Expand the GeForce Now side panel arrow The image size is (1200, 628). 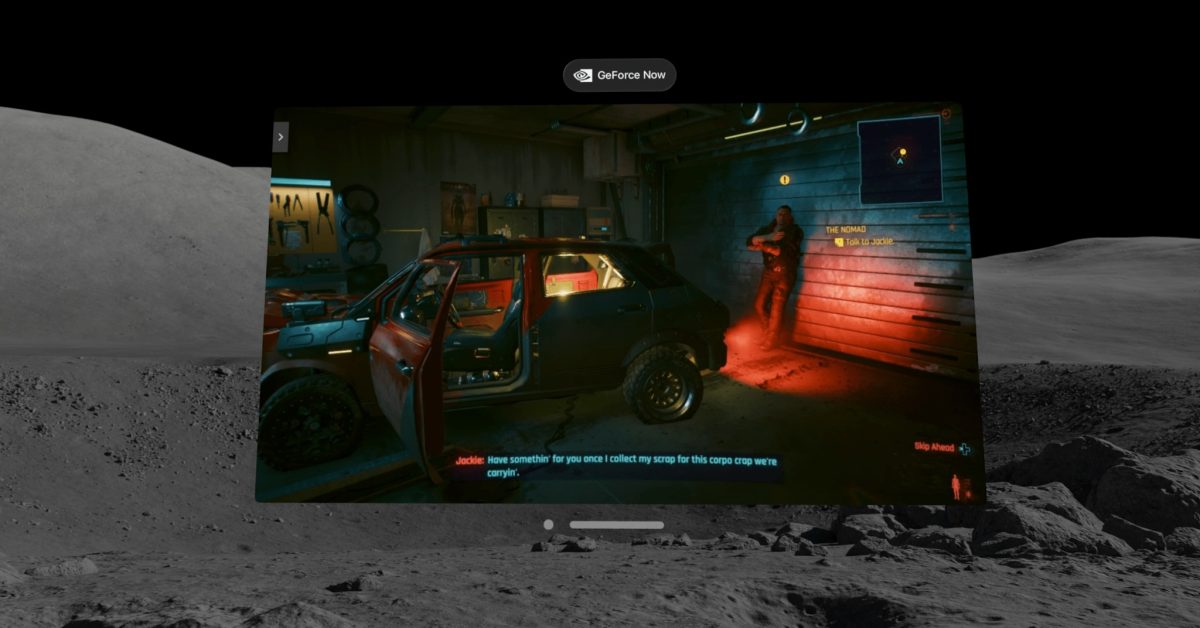[281, 137]
